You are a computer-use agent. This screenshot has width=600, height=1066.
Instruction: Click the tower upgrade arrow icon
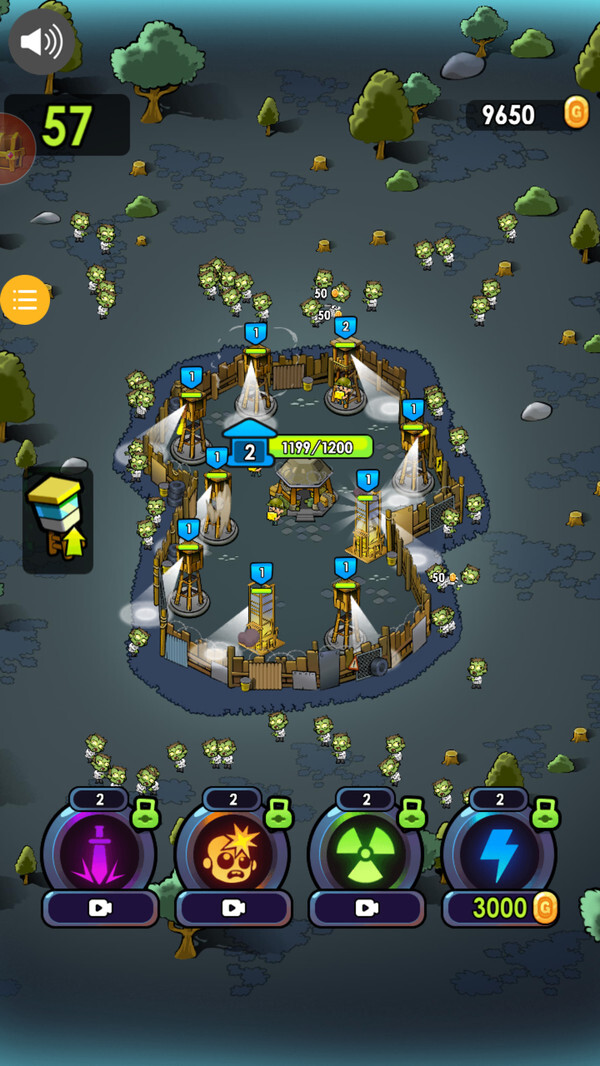[57, 519]
